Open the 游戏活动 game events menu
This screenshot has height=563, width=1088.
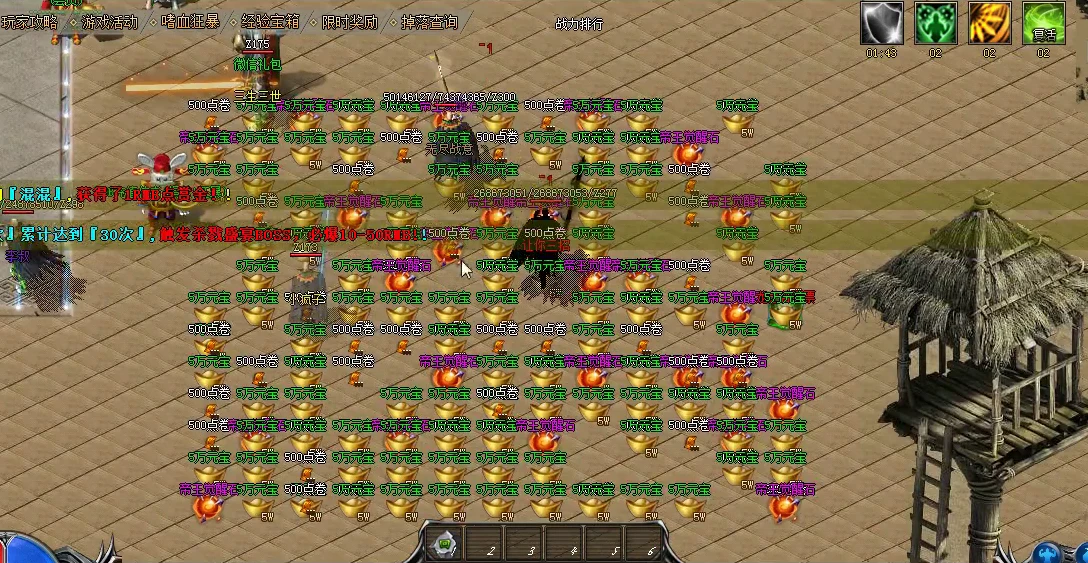[110, 22]
